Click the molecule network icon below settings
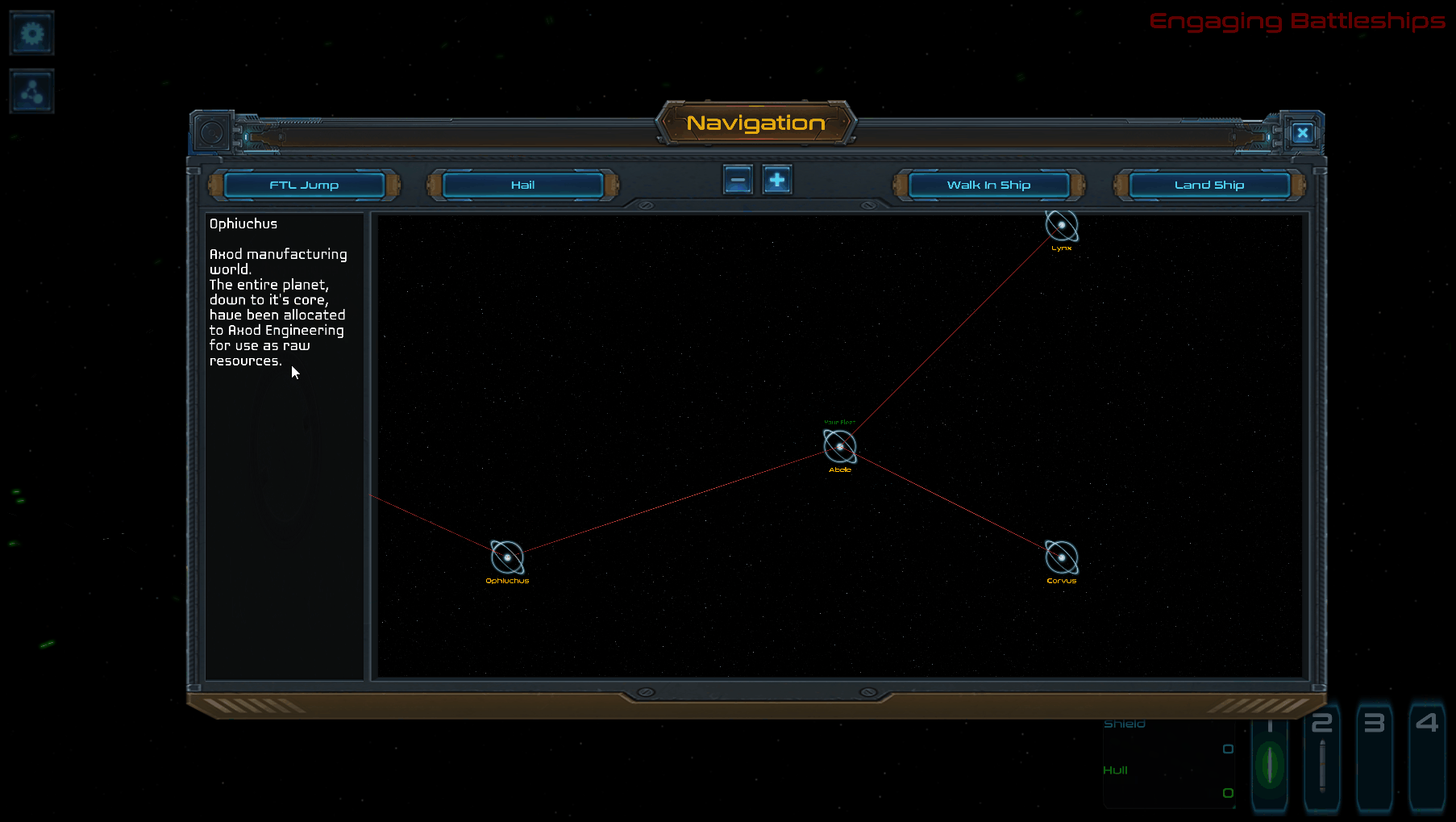The height and width of the screenshot is (822, 1456). (x=31, y=91)
